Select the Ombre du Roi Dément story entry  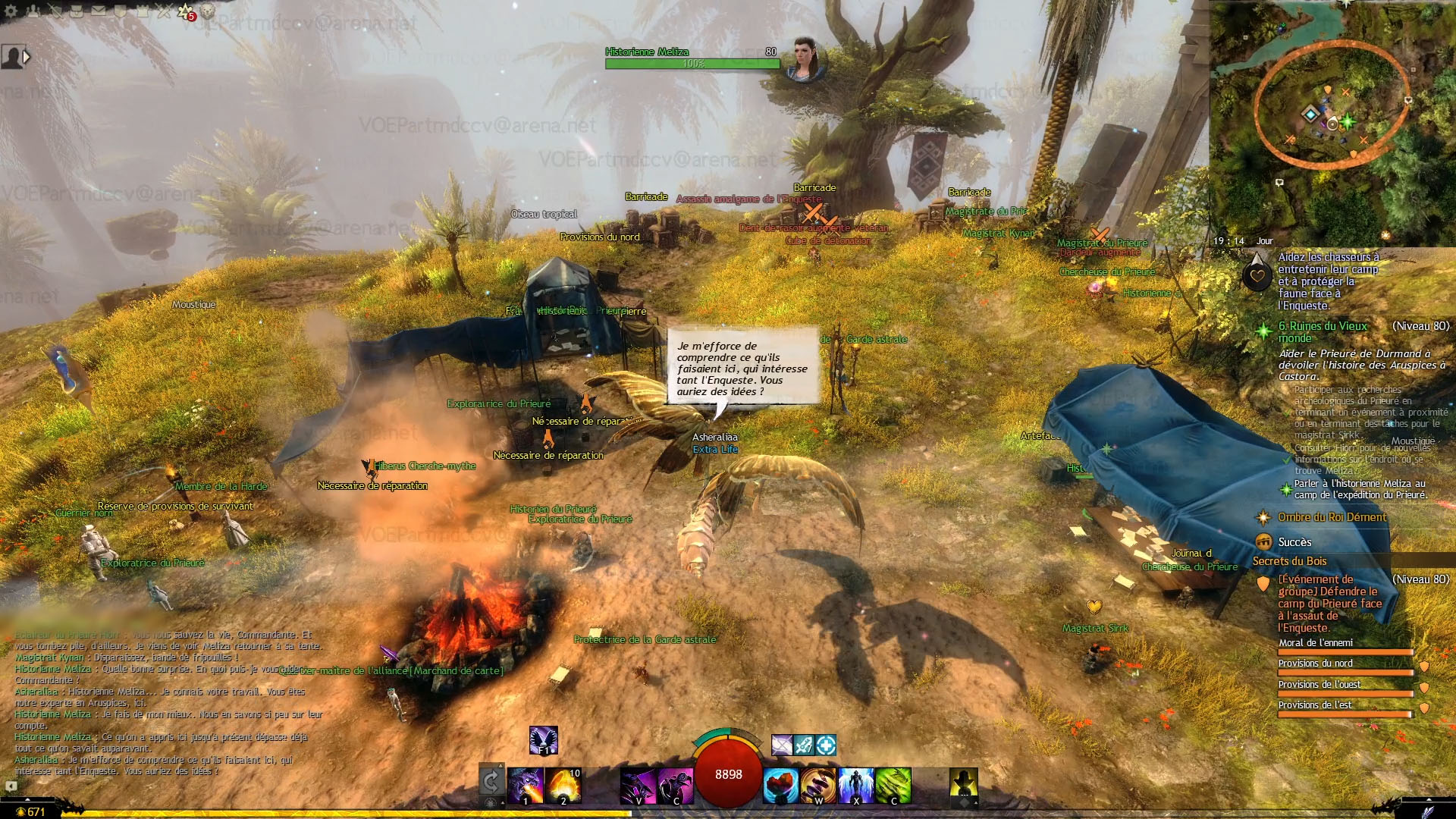[1332, 517]
